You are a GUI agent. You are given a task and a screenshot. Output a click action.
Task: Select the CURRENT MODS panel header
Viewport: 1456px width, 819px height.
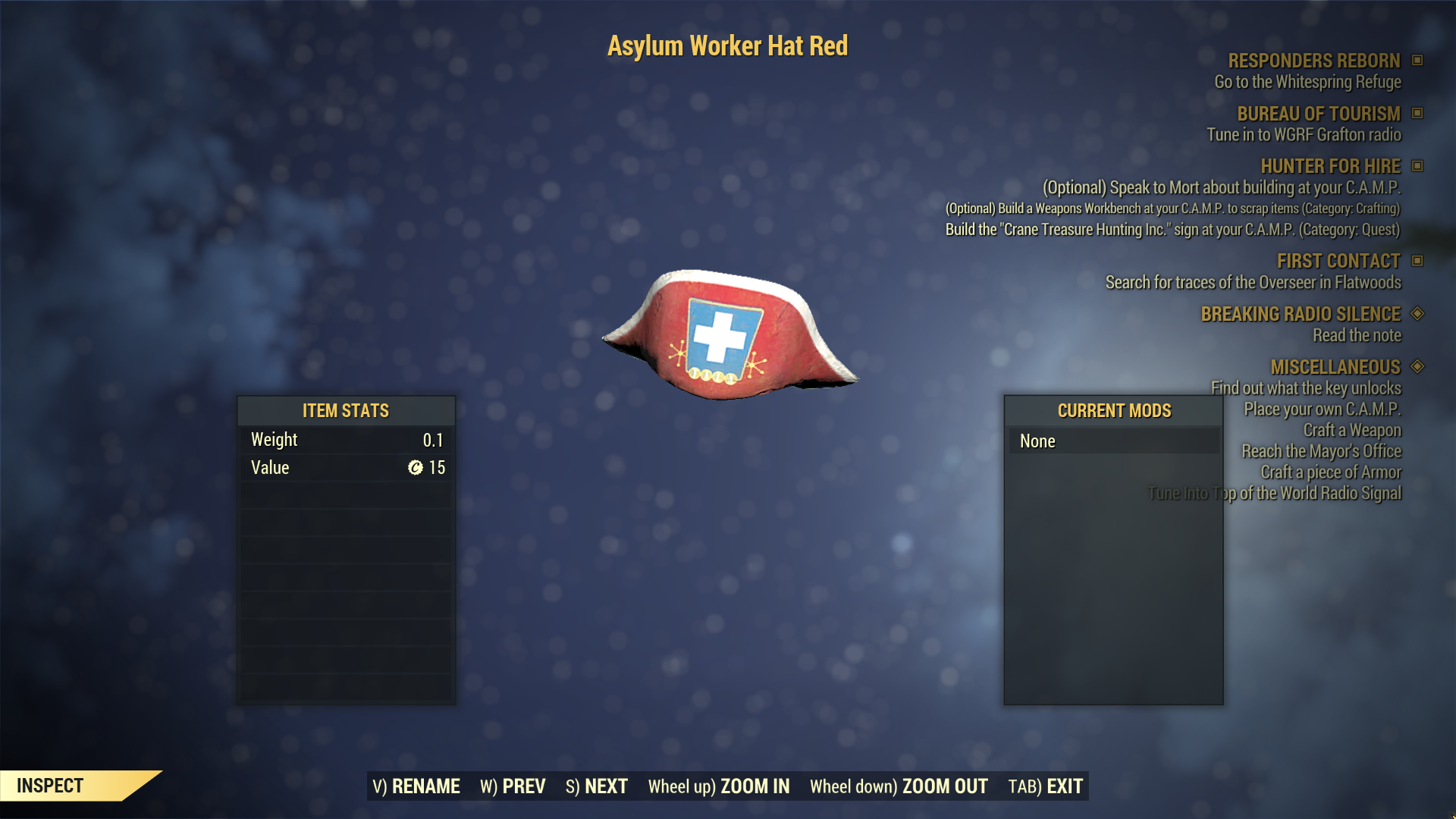[1113, 410]
